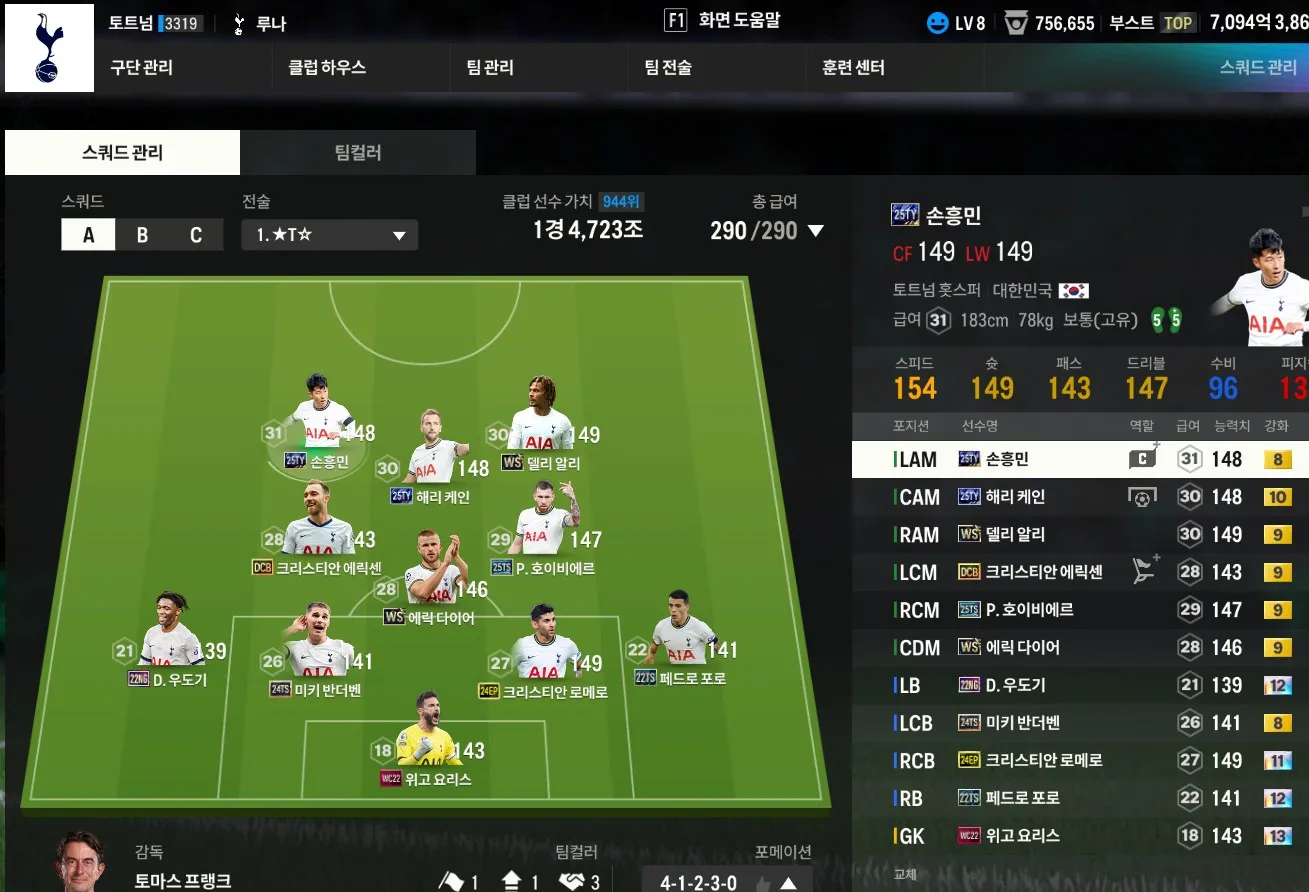Switch to squad B
The width and height of the screenshot is (1309, 892).
click(x=142, y=235)
